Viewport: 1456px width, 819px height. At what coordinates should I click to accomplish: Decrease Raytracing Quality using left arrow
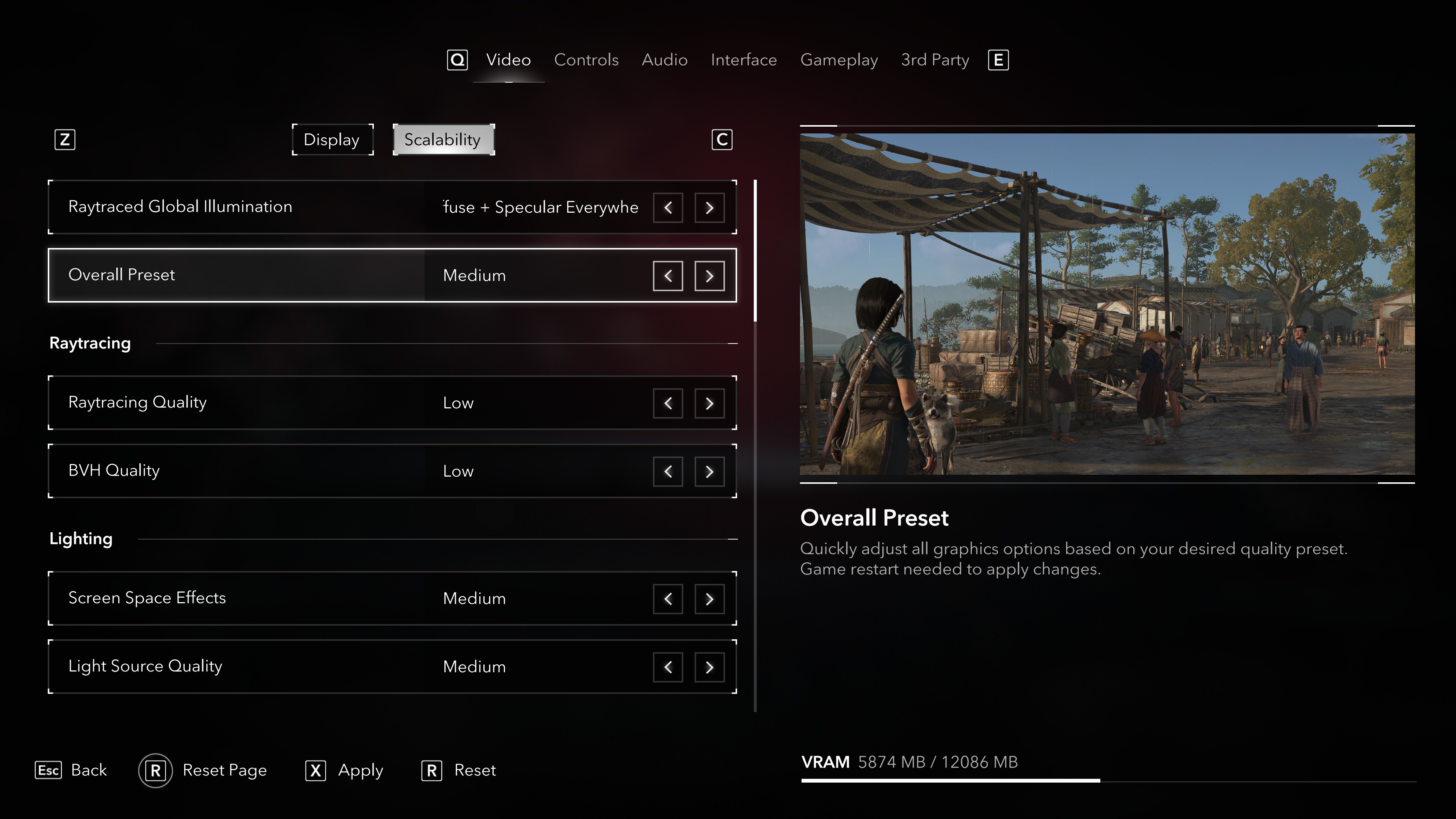click(x=667, y=403)
